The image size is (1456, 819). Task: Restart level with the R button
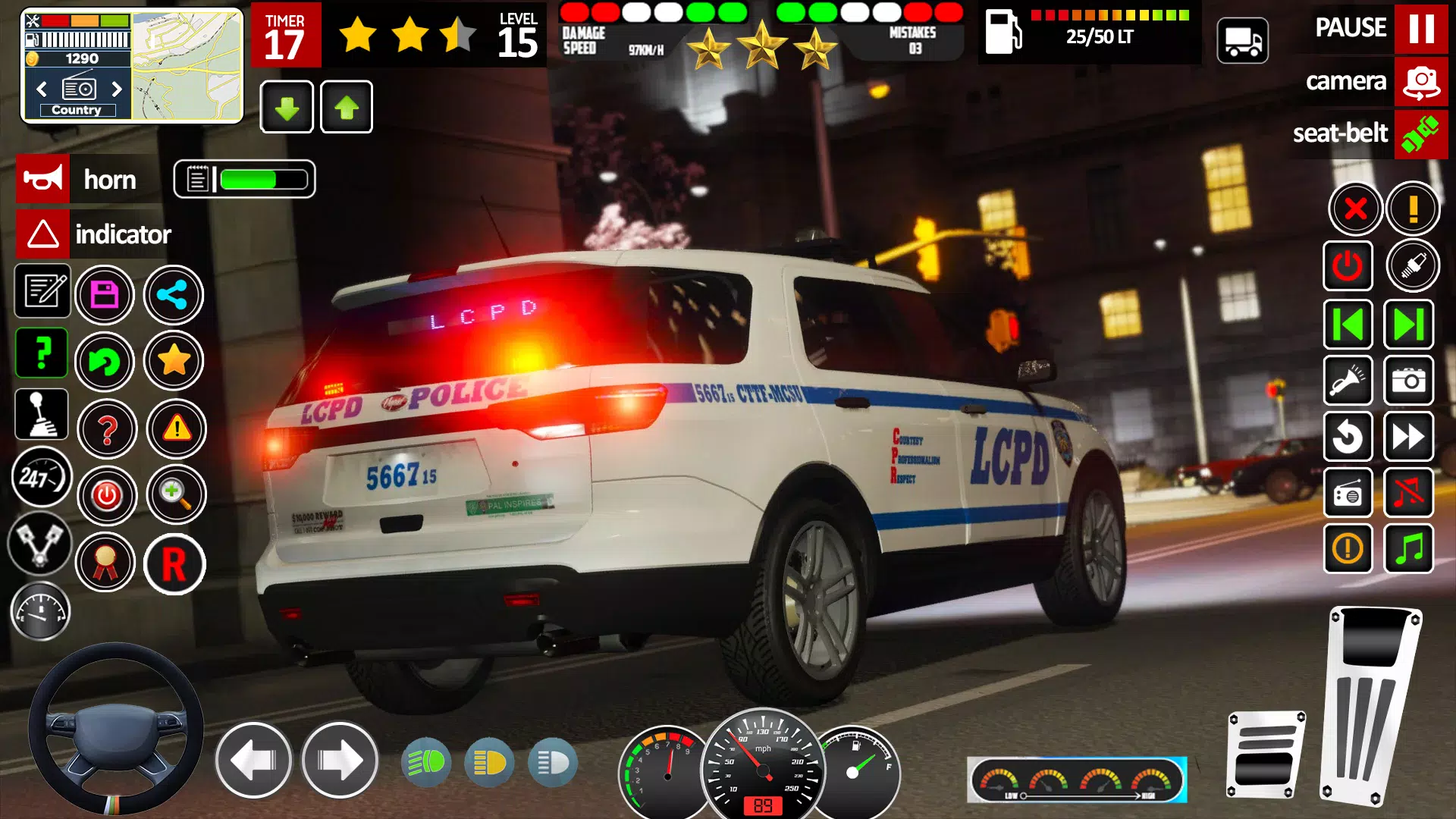(174, 564)
